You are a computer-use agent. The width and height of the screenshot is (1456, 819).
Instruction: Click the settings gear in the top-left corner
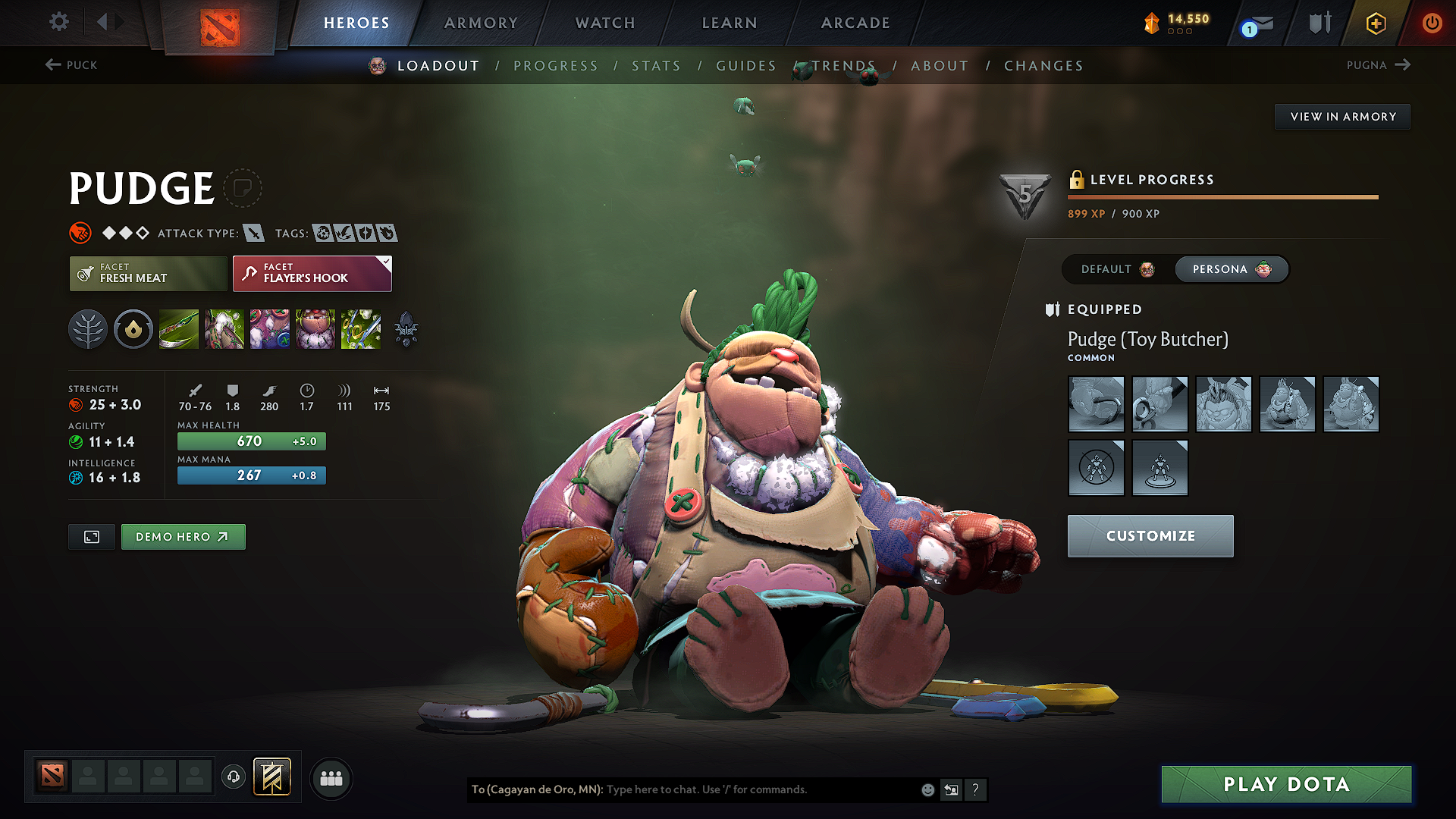click(x=58, y=22)
